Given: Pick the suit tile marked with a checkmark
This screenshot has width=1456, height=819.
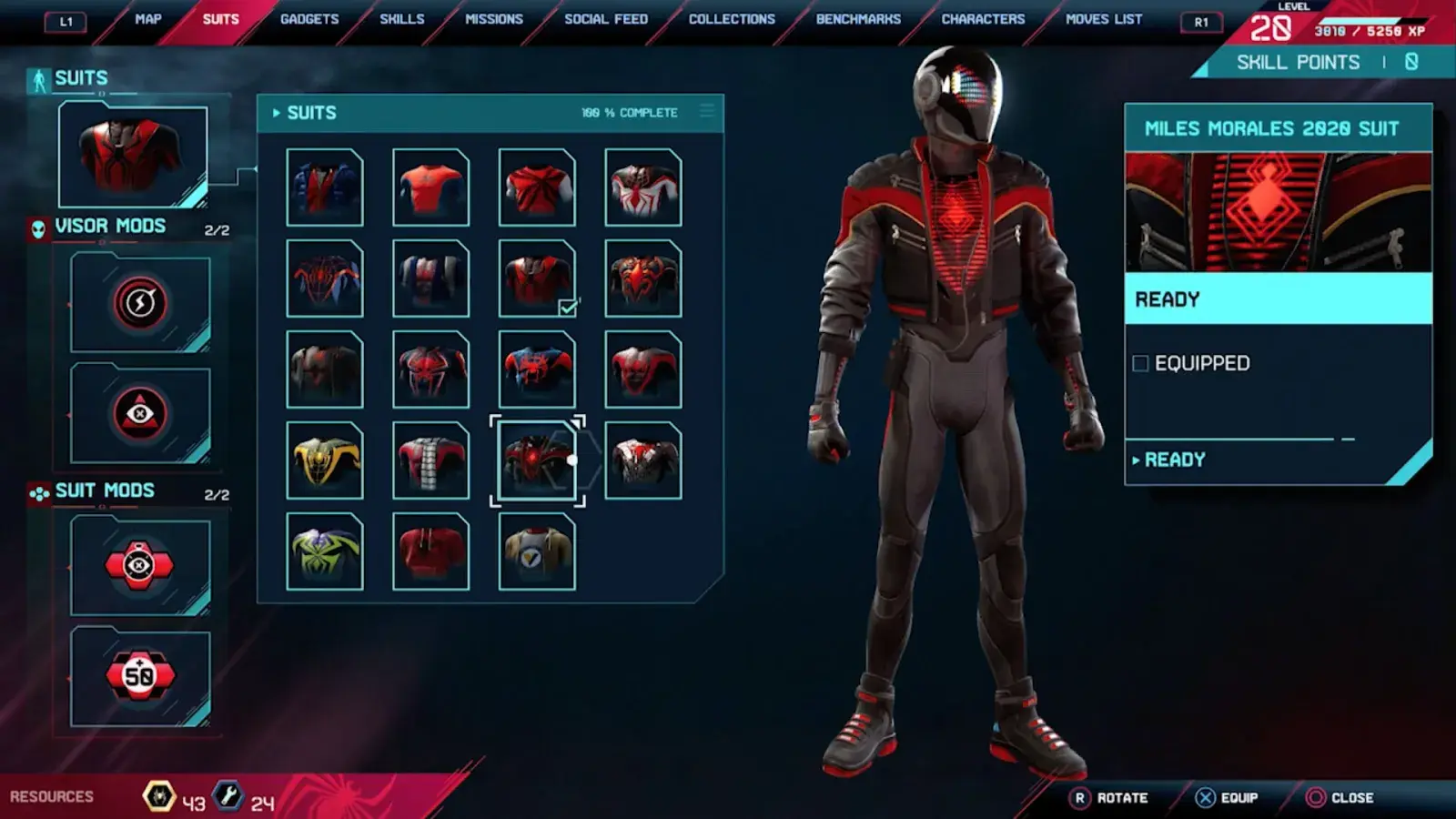Looking at the screenshot, I should (x=537, y=278).
